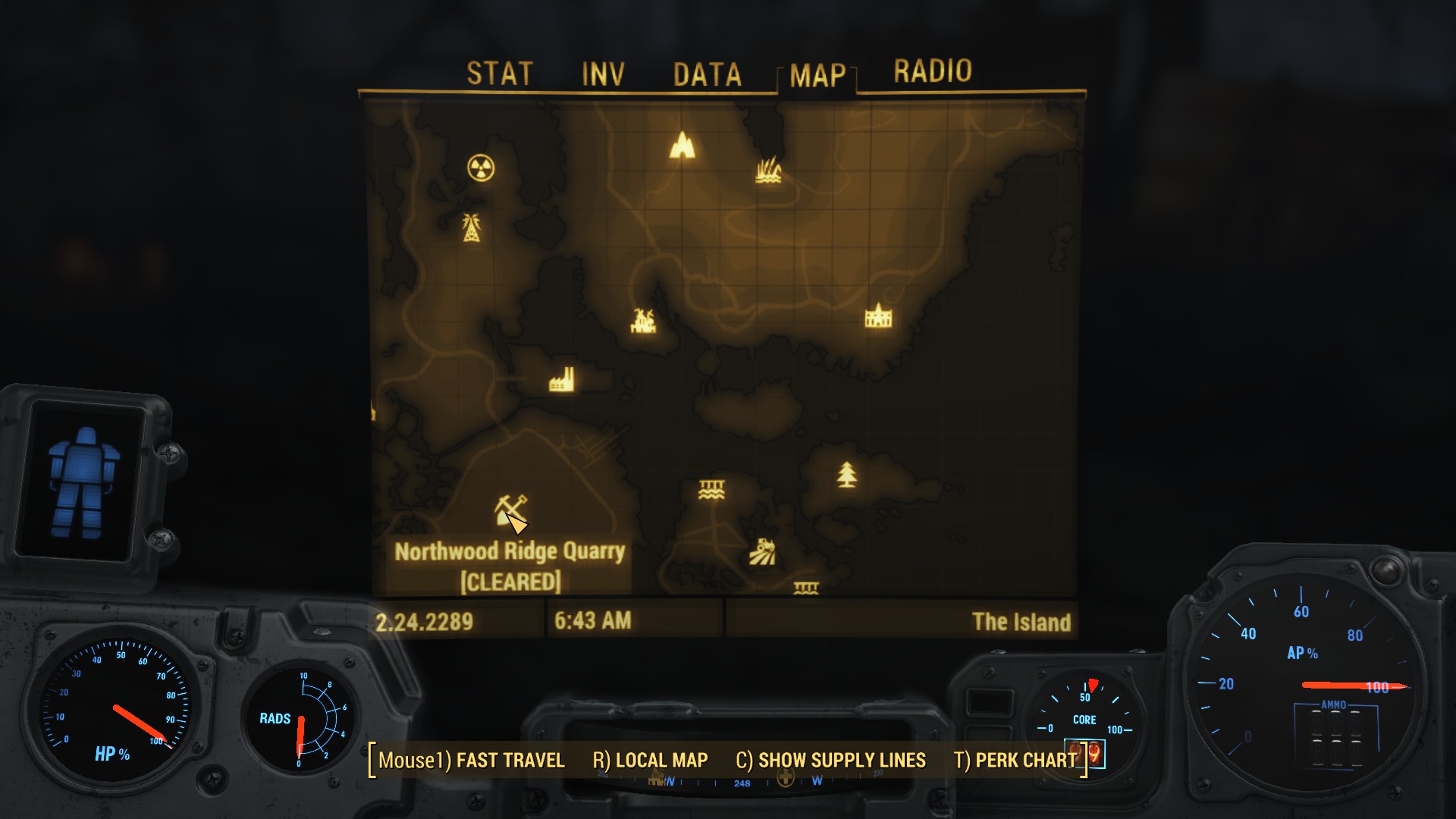Screen dimensions: 1456x819
Task: Select the Northwood Ridge Quarry marker
Action: [510, 510]
